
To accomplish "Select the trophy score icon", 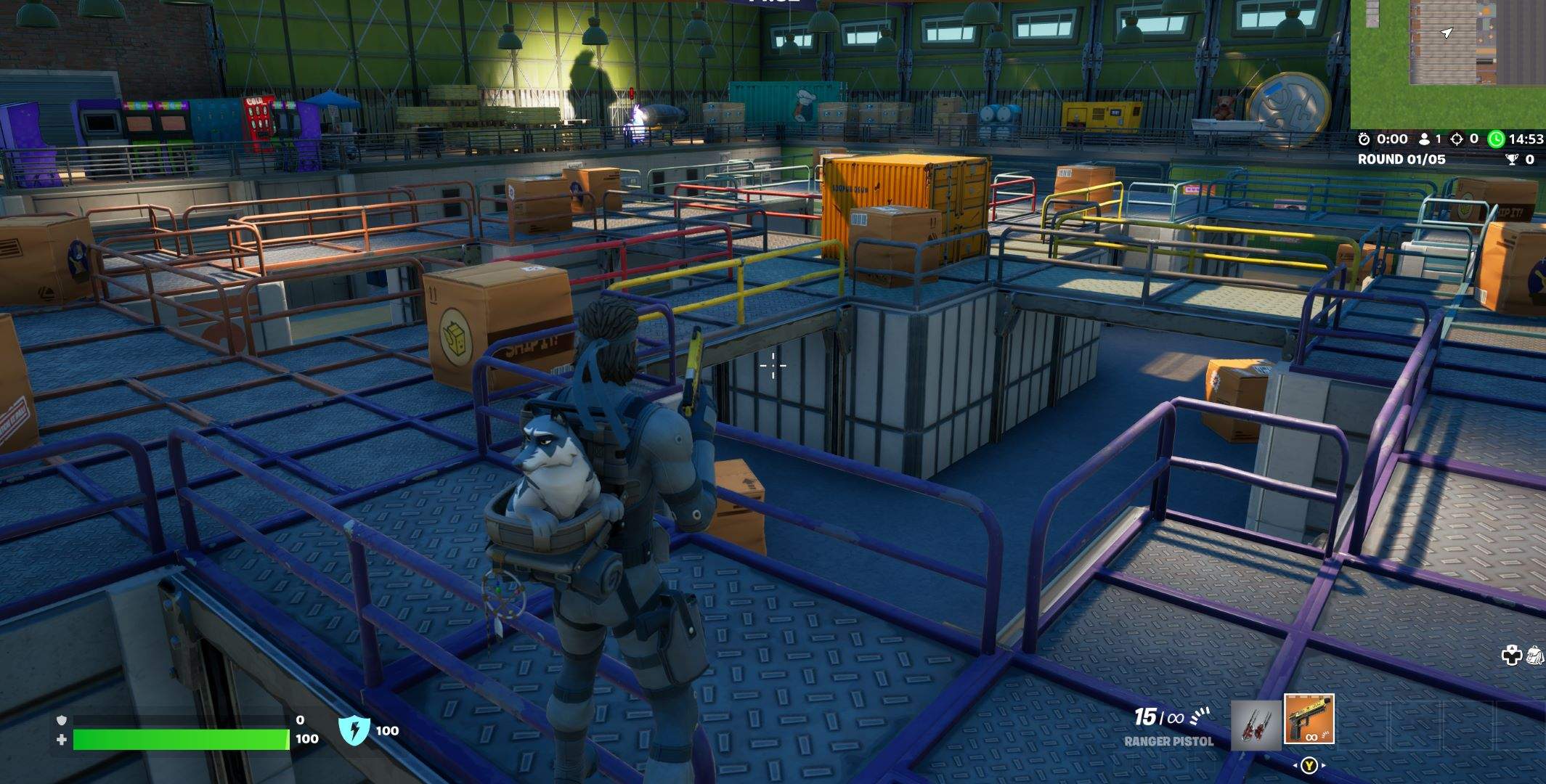I will pos(1513,159).
